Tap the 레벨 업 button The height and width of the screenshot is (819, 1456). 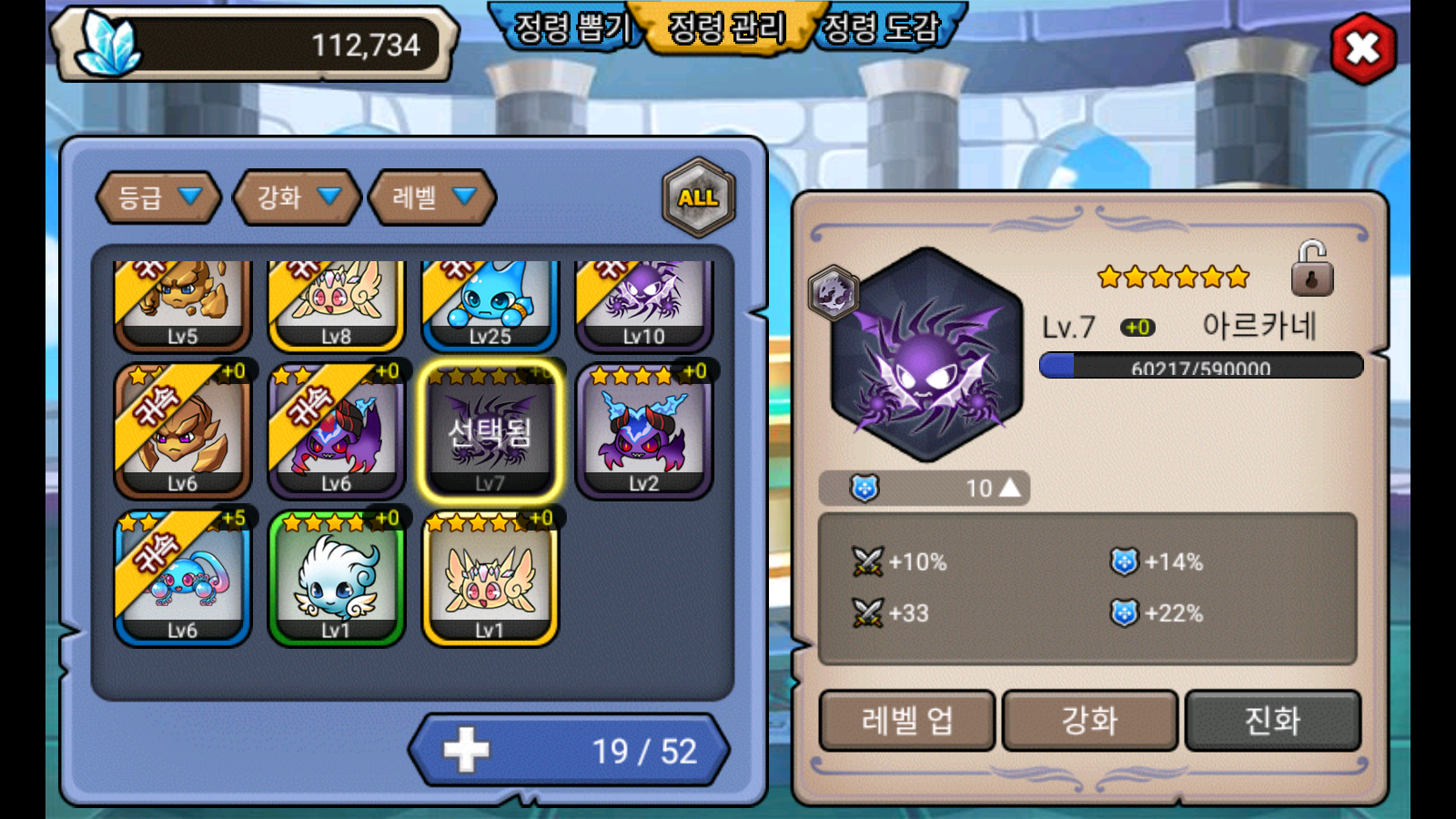click(x=907, y=721)
